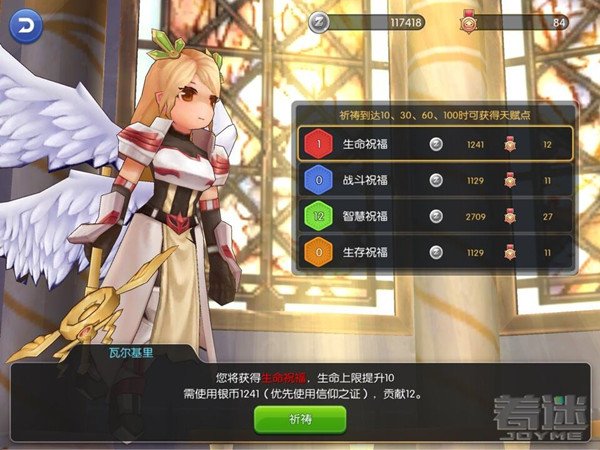Screen dimensions: 600x450
Task: Click the green 祈祷 pray button
Action: point(300,419)
